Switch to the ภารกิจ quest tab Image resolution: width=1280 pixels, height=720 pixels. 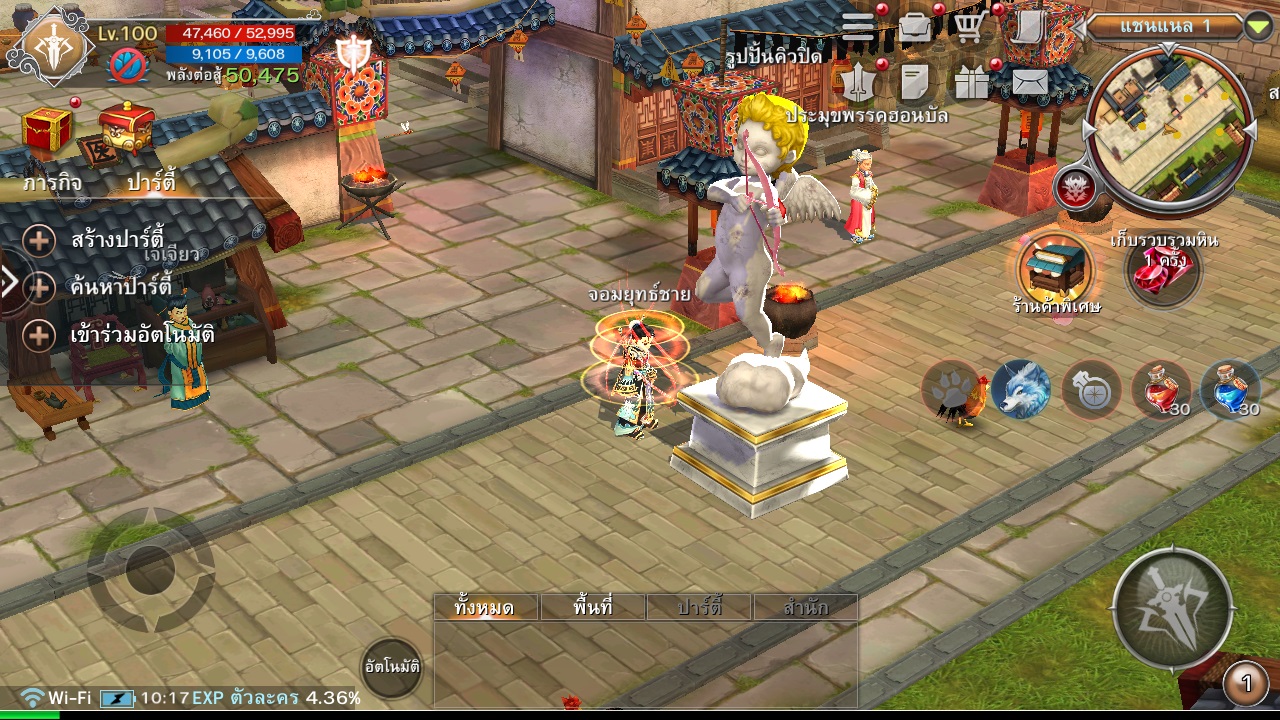point(53,183)
